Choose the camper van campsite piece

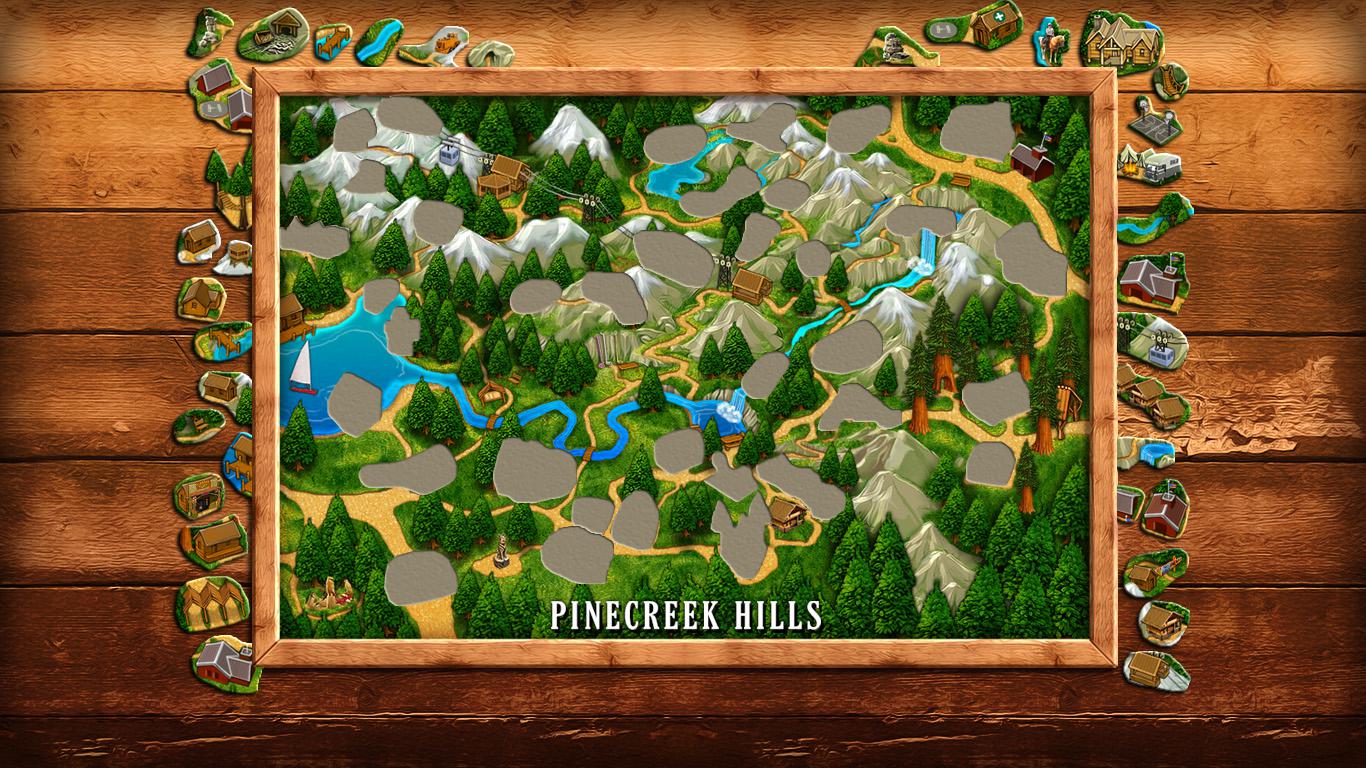click(x=1158, y=165)
